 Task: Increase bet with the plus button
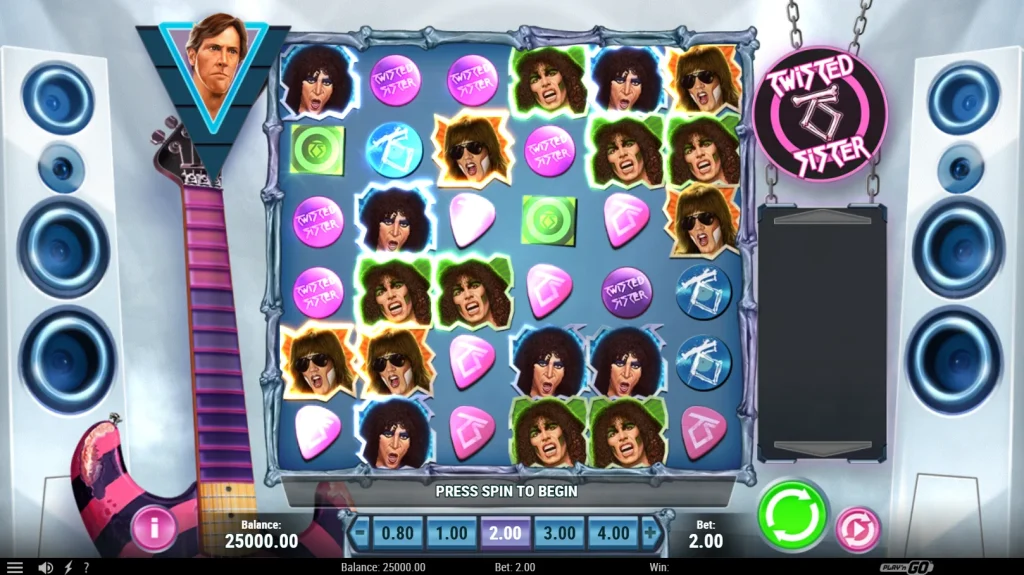pos(650,533)
